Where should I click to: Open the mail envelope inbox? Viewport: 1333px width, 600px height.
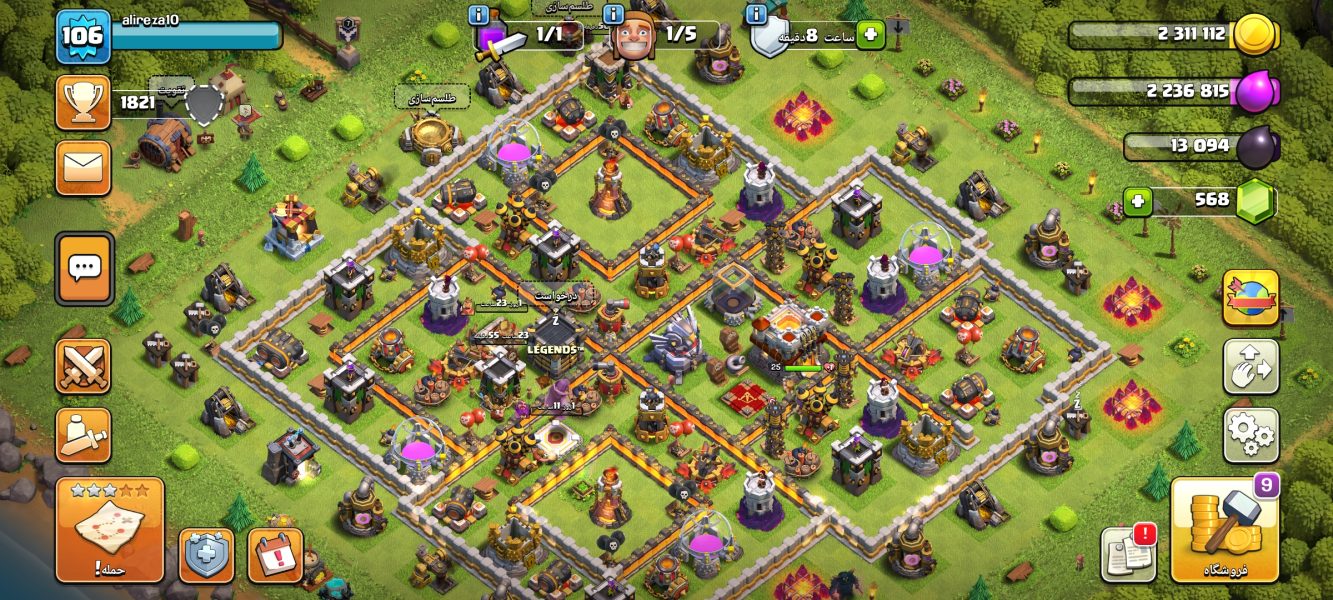(83, 166)
